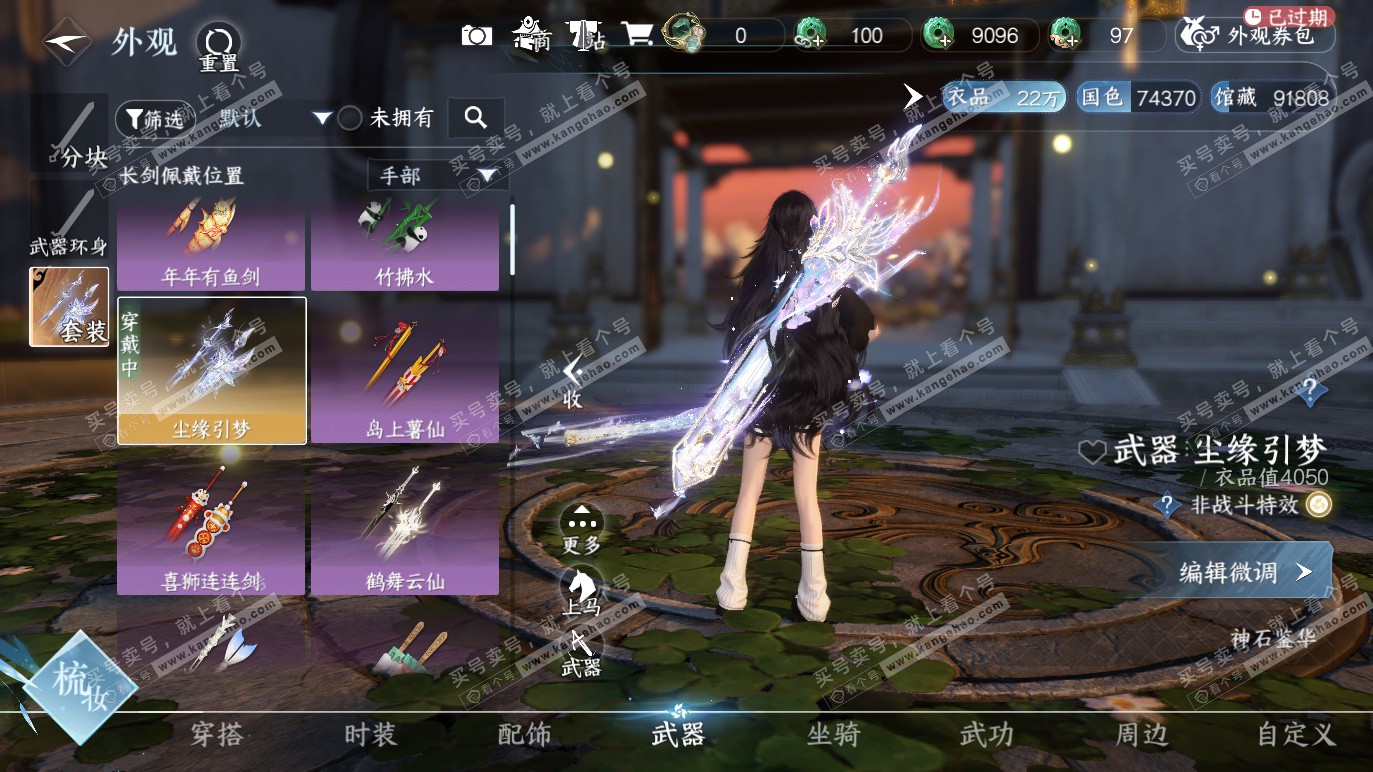
Task: Open the shopping cart
Action: coord(637,36)
